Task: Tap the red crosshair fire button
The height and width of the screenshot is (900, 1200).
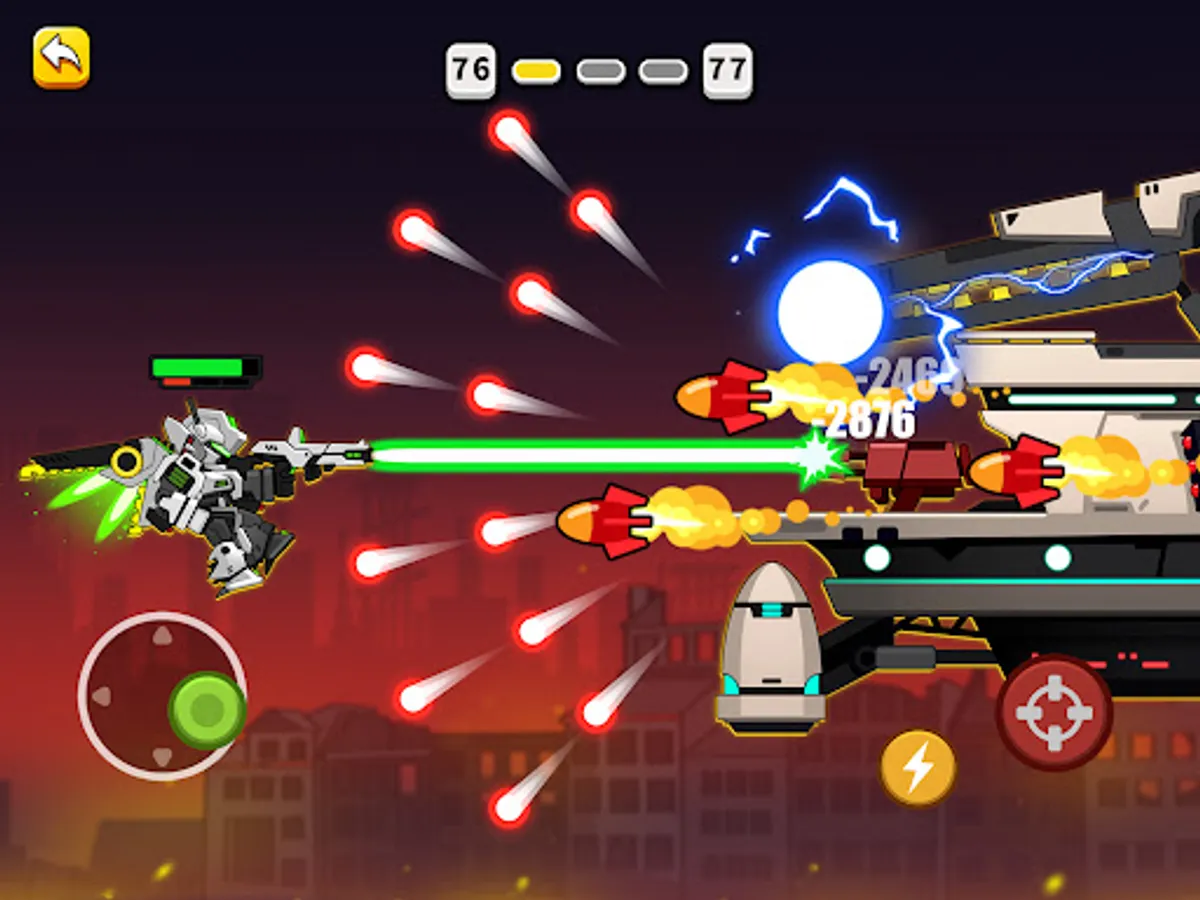Action: tap(1054, 711)
